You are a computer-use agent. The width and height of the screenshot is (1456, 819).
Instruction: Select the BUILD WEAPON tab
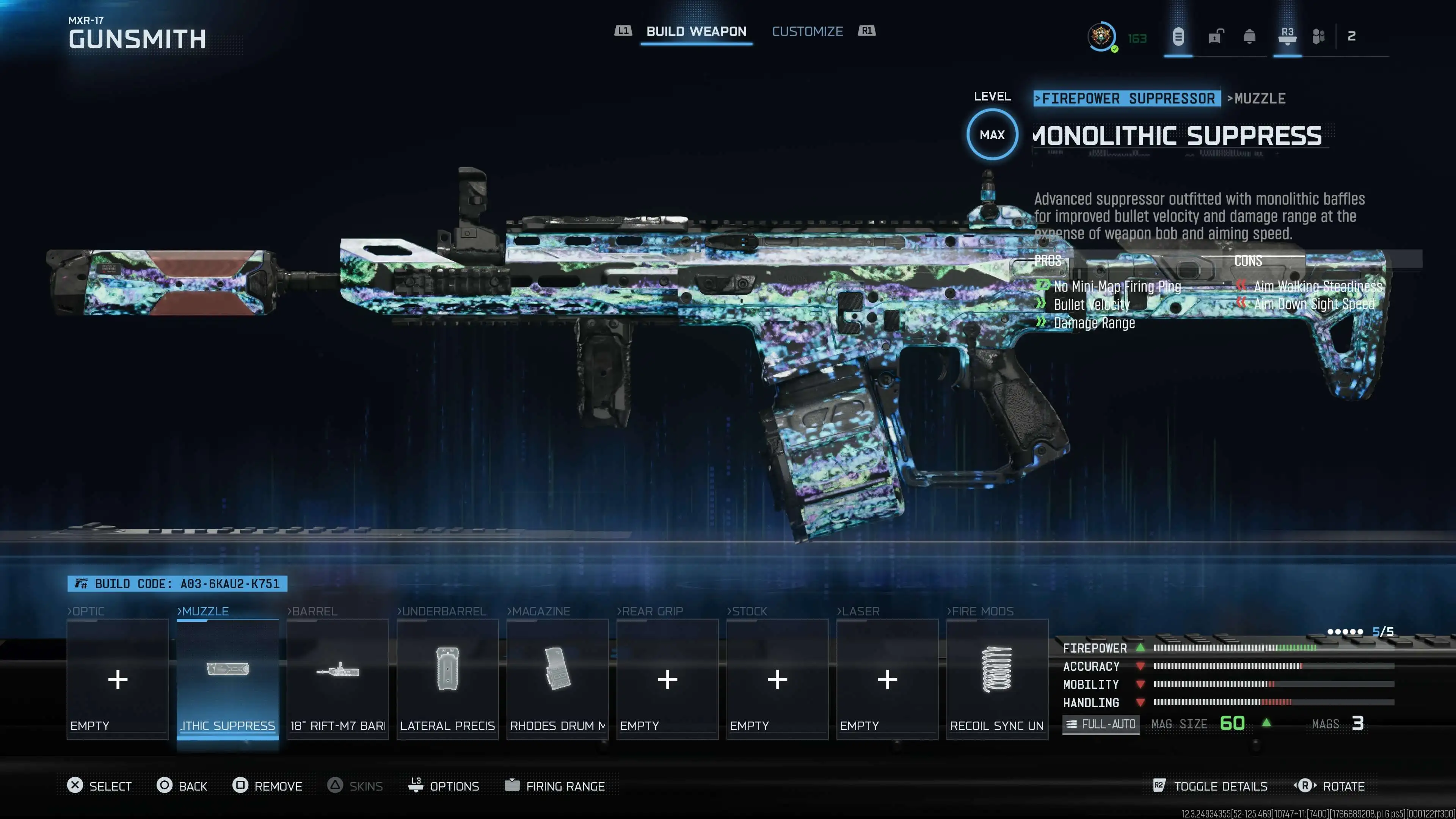coord(697,31)
